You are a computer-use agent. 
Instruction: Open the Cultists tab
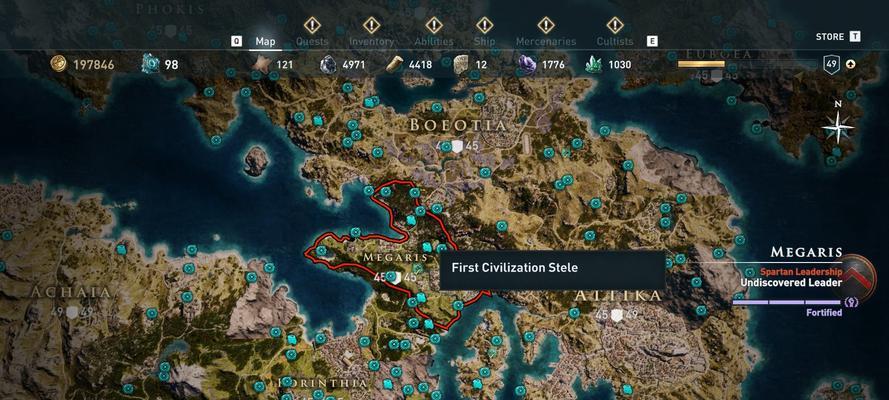(615, 41)
